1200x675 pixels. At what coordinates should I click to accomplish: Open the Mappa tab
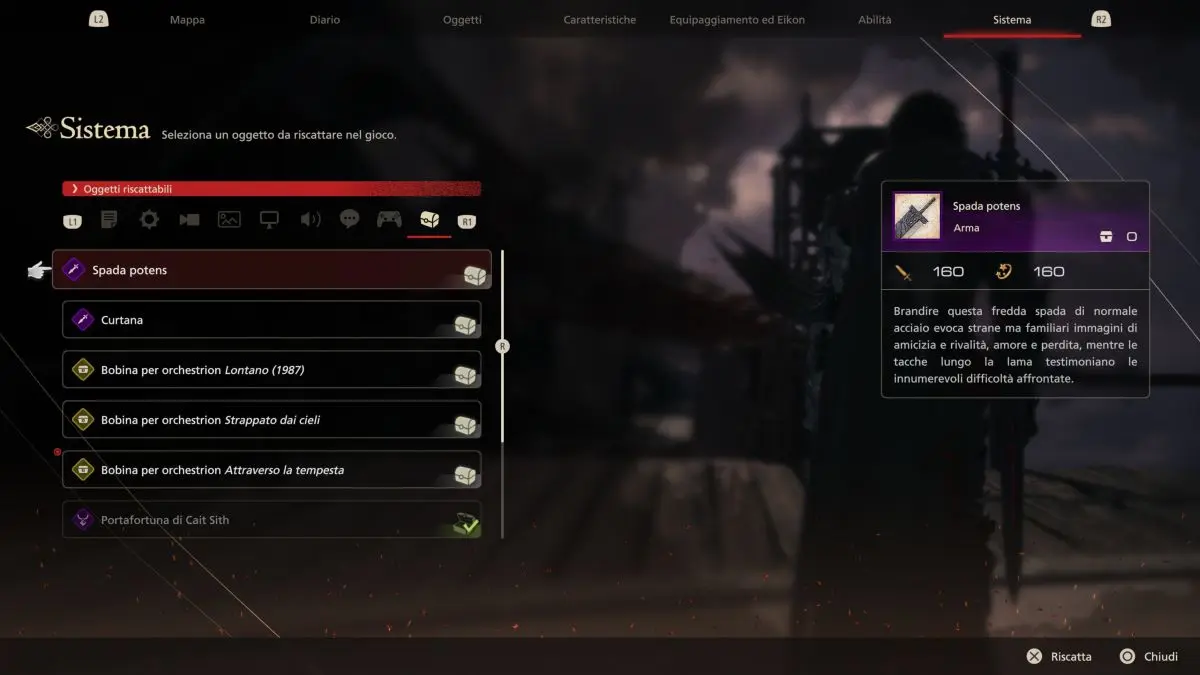pos(187,20)
